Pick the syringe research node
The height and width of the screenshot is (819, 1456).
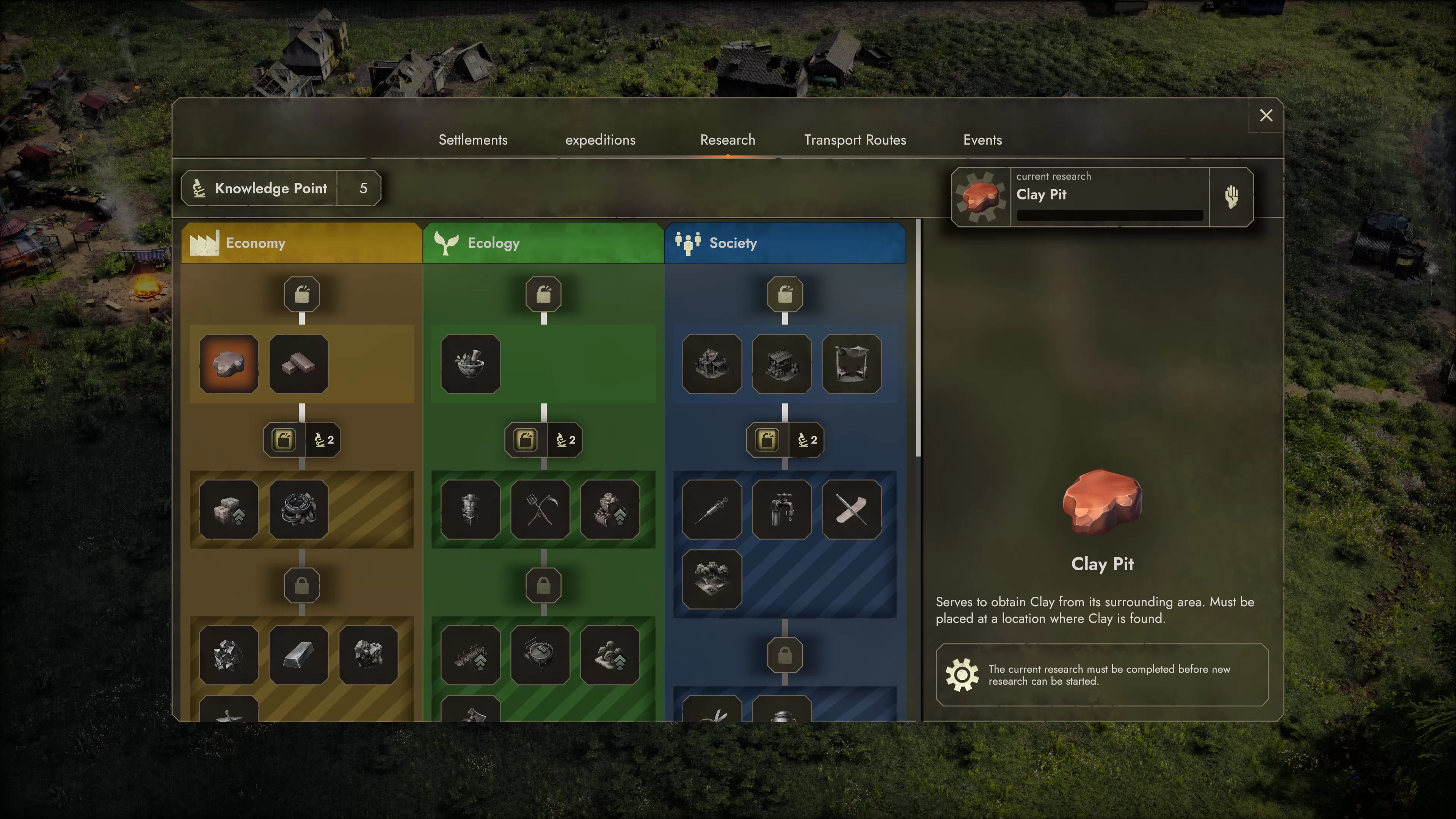click(712, 510)
